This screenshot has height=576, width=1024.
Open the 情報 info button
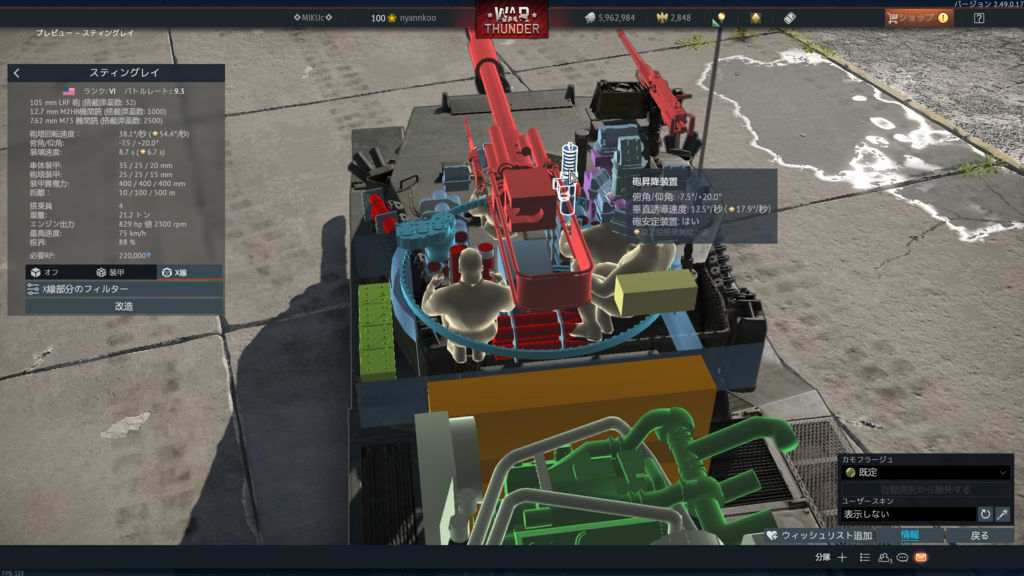909,536
